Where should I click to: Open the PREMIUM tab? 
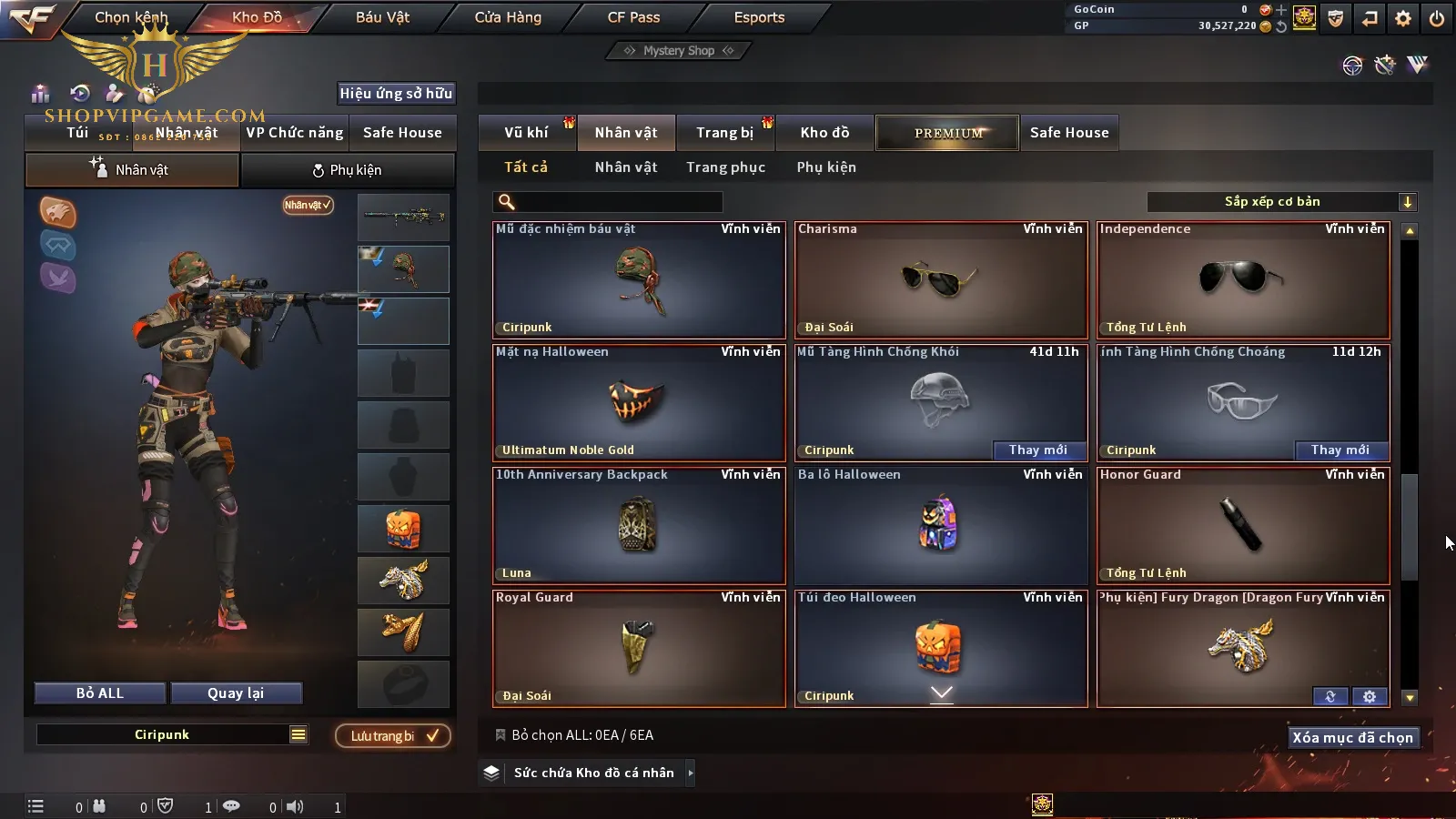tap(947, 133)
